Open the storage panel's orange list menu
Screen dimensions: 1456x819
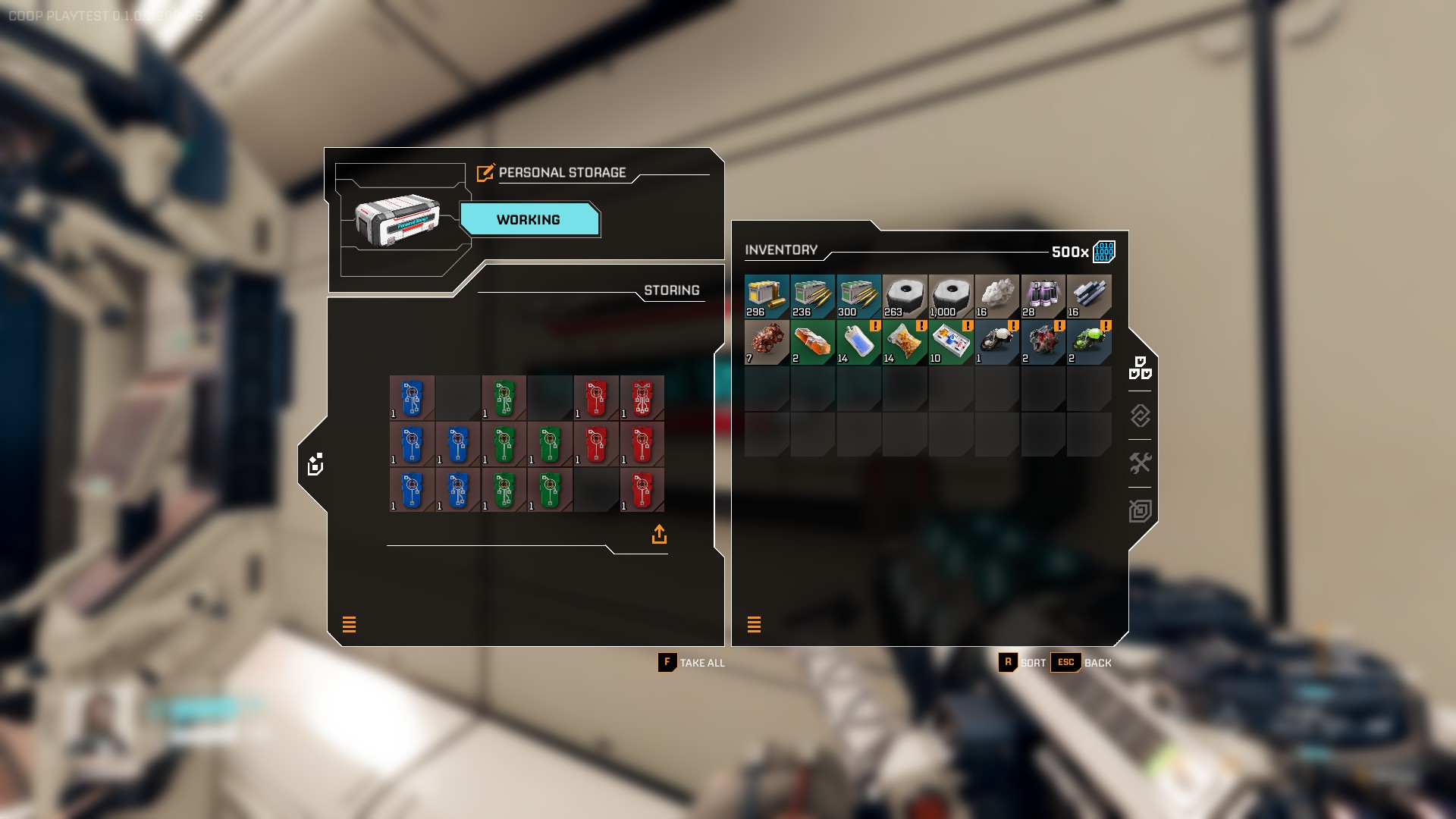349,624
